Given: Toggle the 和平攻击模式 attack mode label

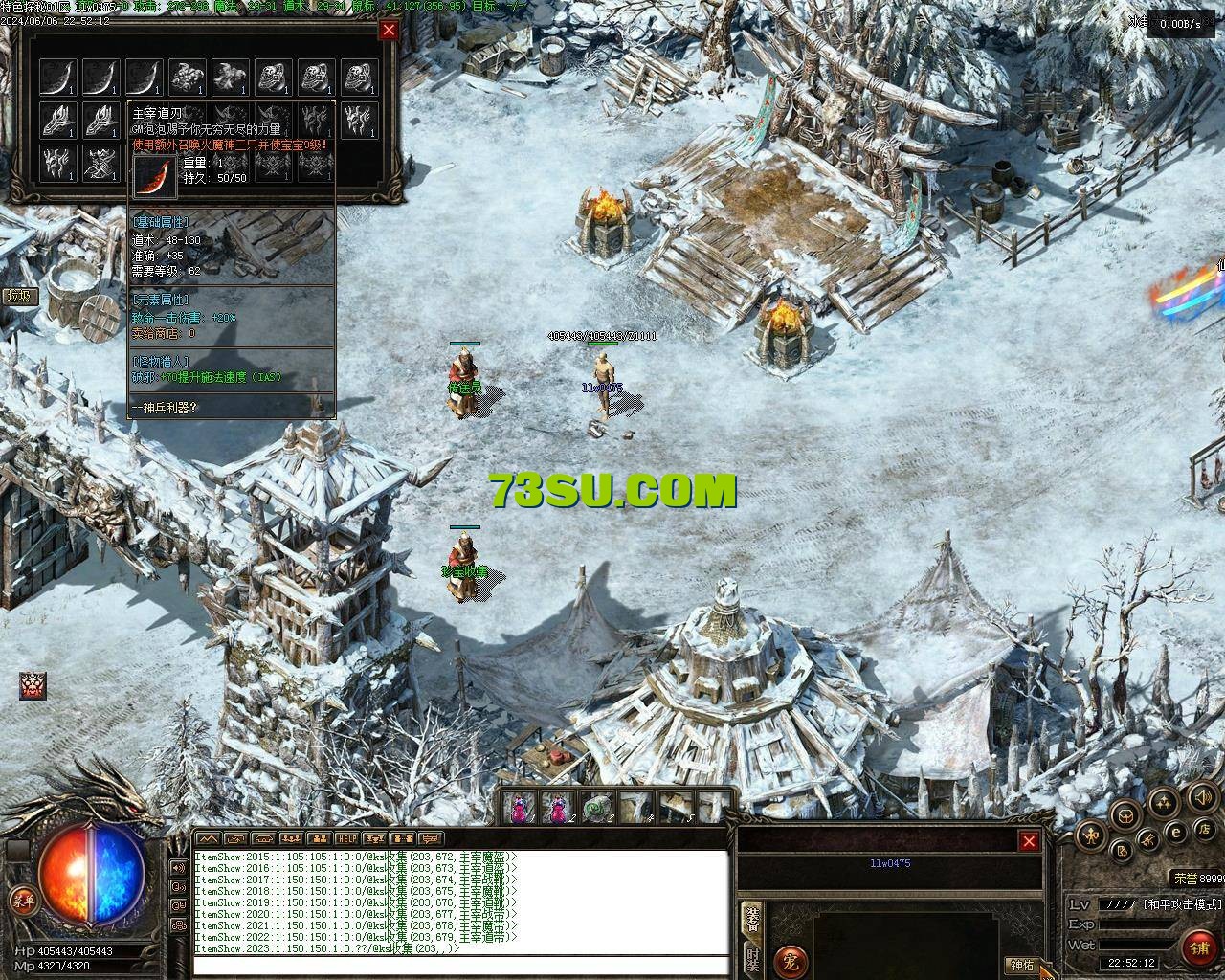Looking at the screenshot, I should pos(1183,903).
